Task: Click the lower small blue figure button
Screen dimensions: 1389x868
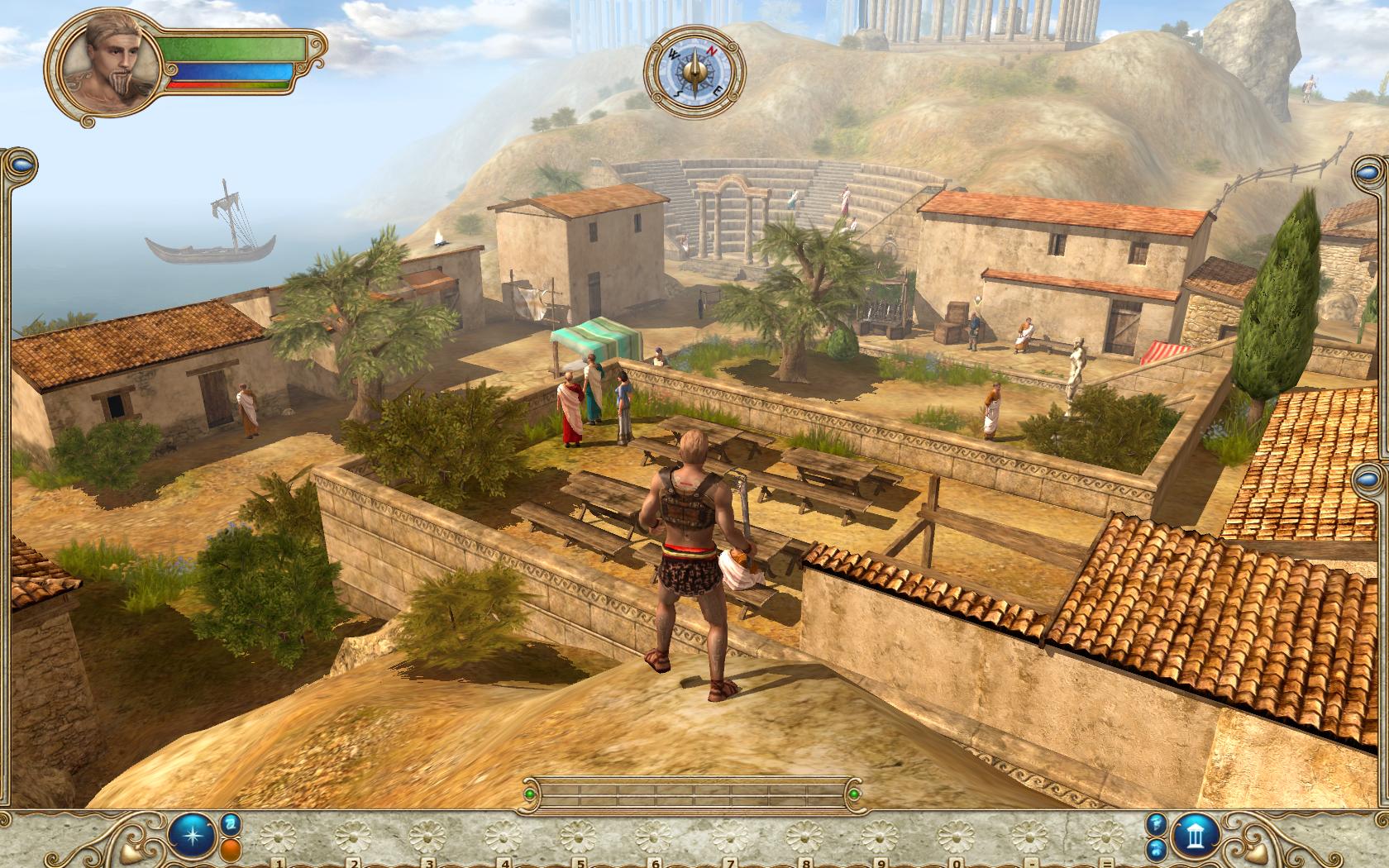Action: [x=1157, y=850]
